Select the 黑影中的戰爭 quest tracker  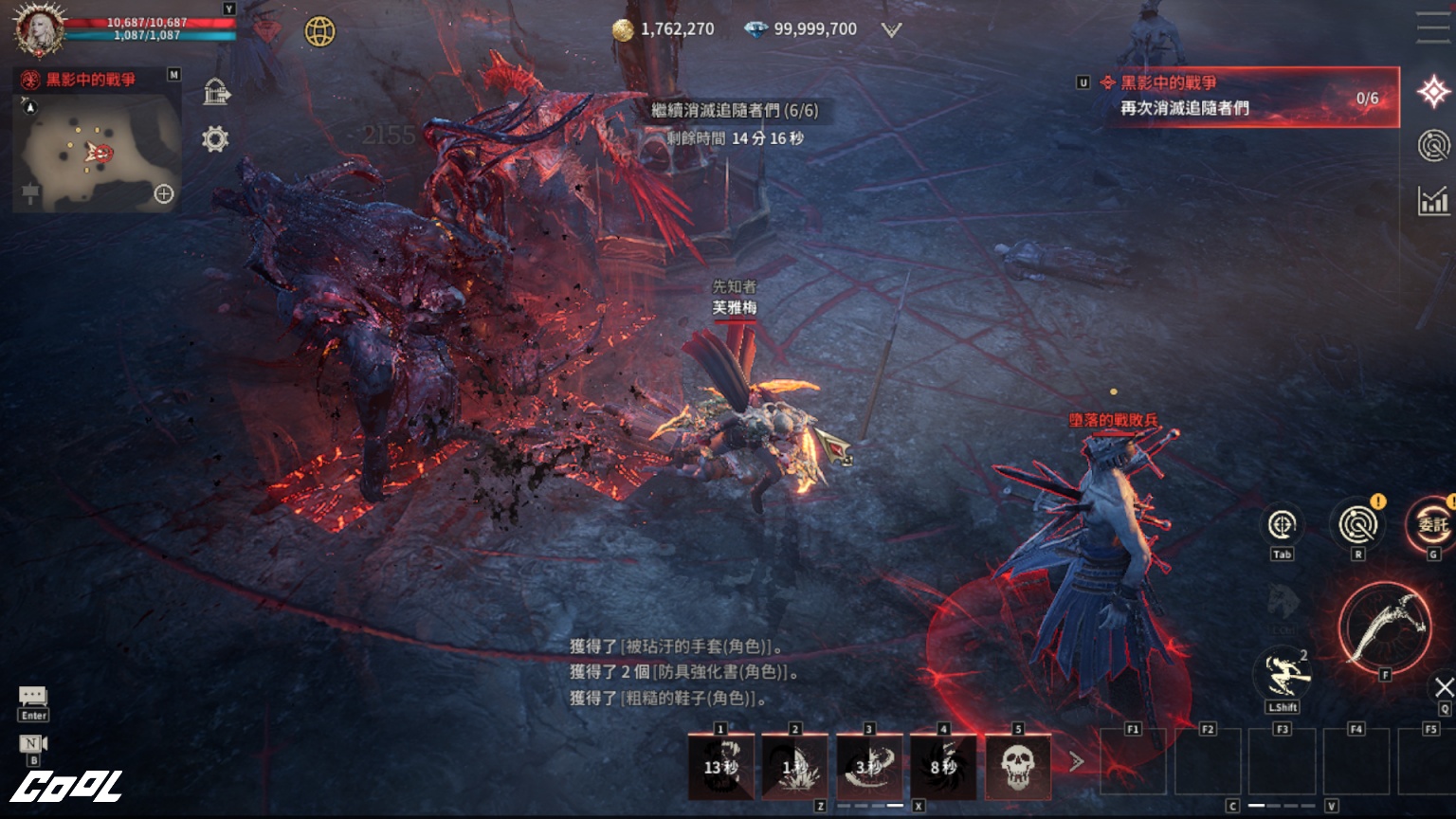pos(1242,96)
